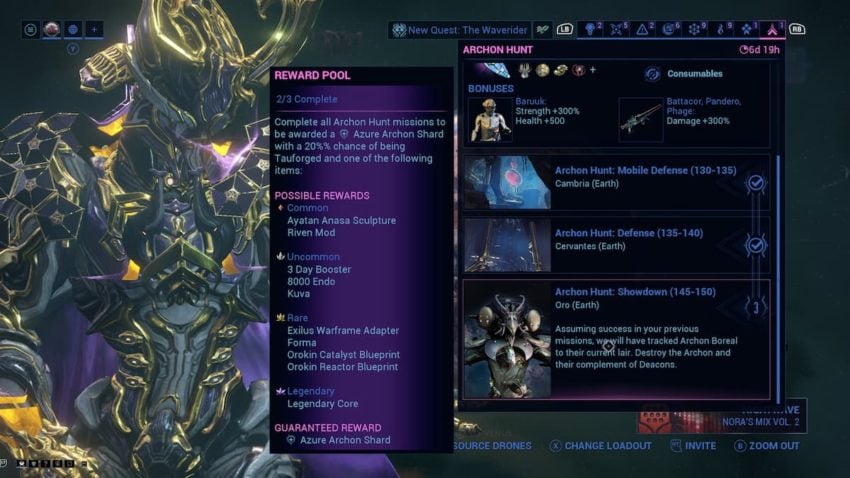Screen dimensions: 850x478
Task: View the Battacor weapon bonus thumbnail
Action: (x=641, y=119)
